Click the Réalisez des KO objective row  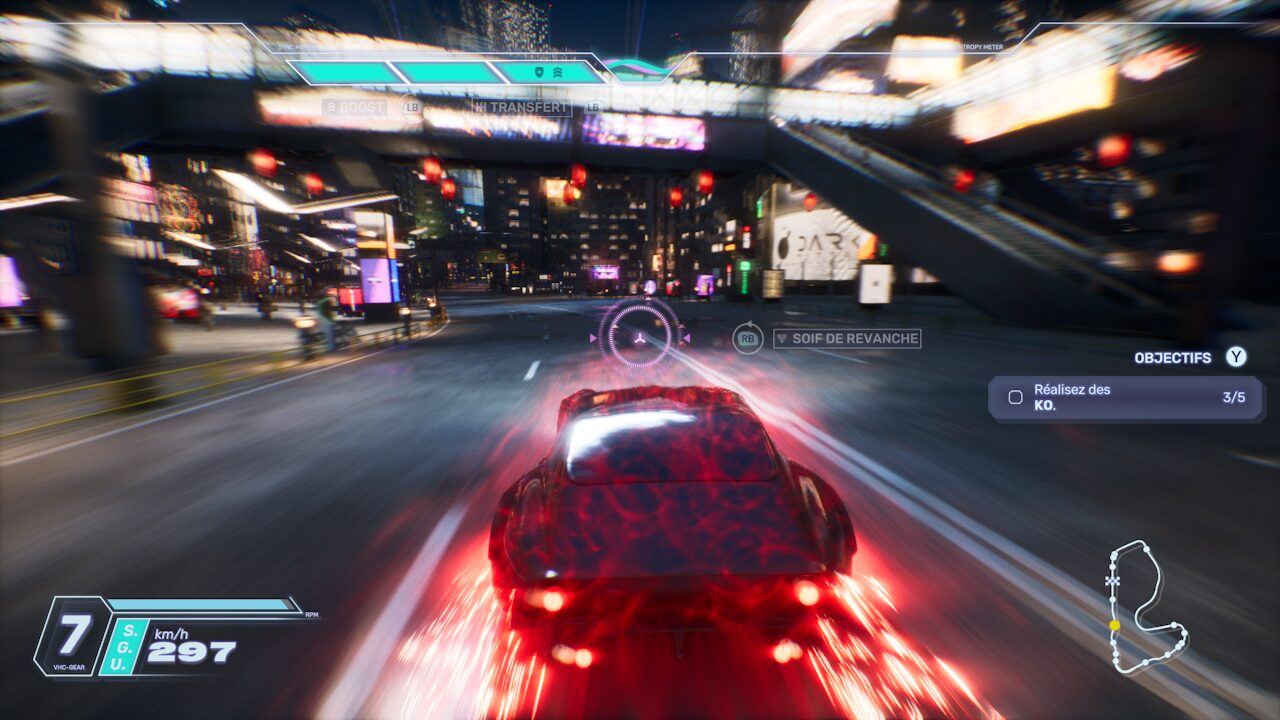point(1126,398)
